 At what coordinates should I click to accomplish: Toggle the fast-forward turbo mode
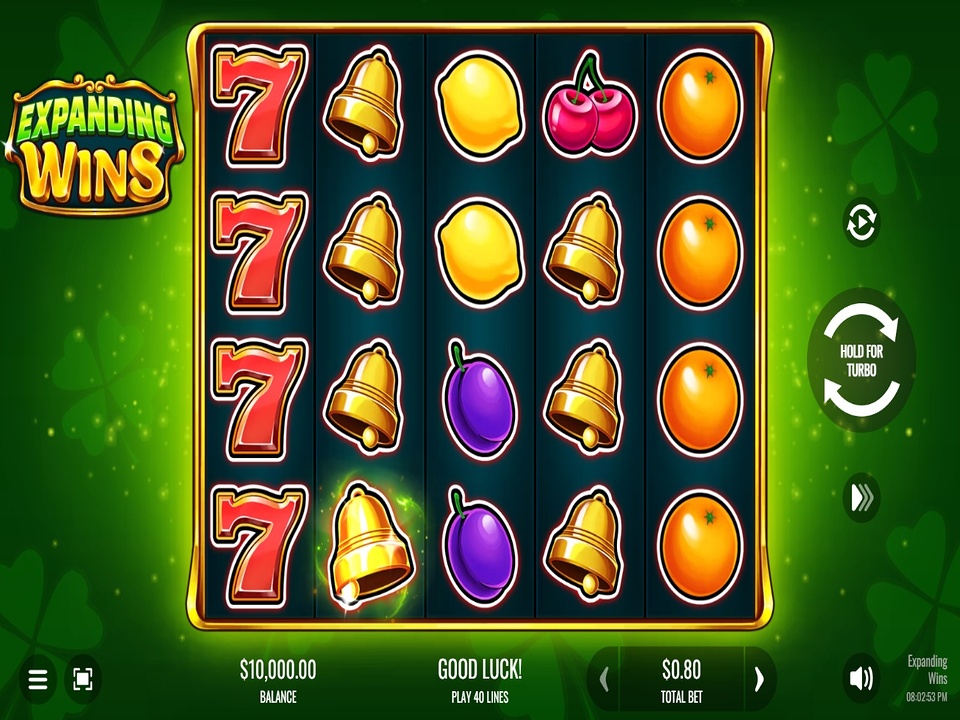point(861,498)
